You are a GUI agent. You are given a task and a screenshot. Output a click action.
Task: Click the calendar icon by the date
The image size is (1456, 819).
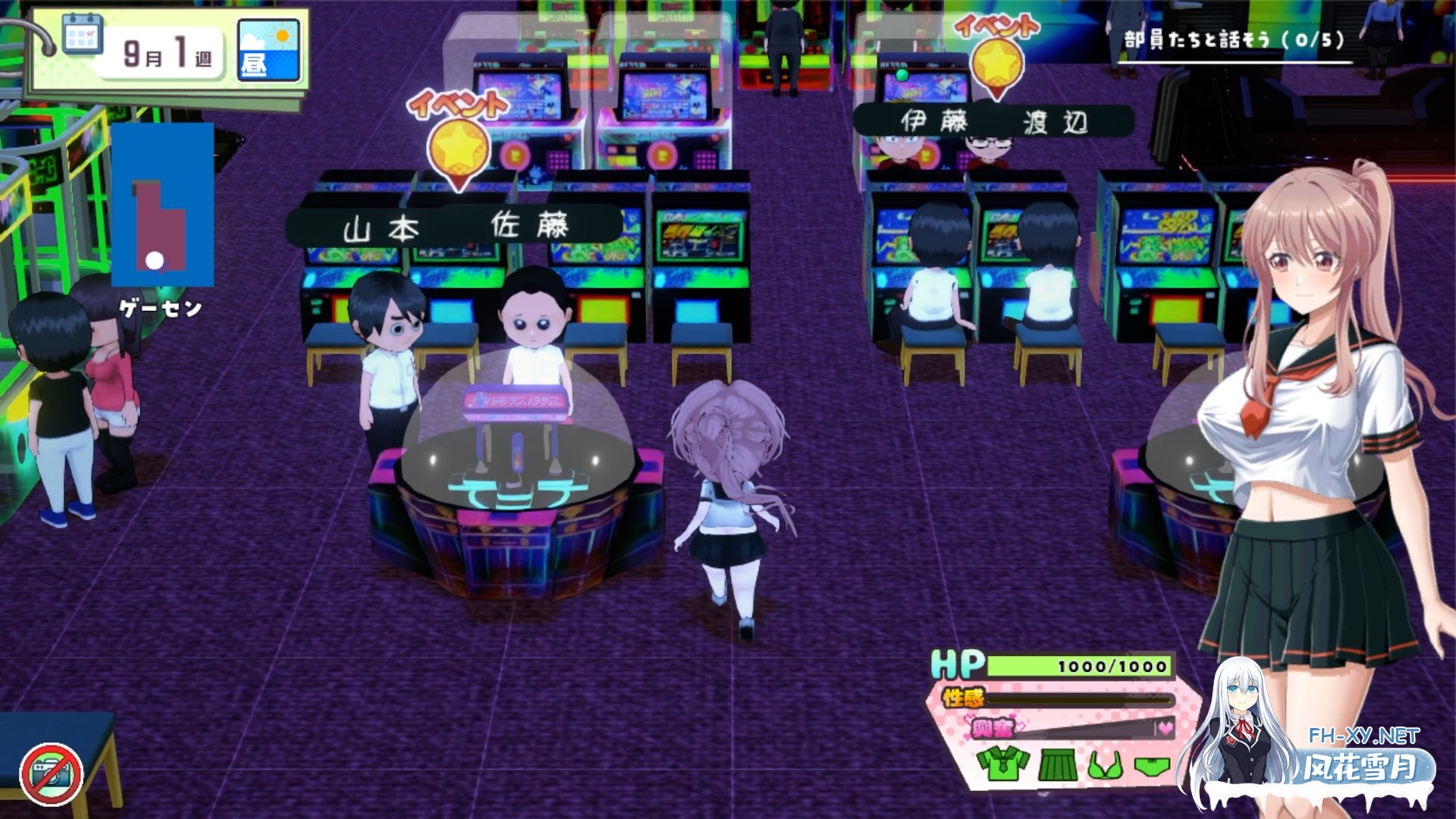pyautogui.click(x=83, y=35)
